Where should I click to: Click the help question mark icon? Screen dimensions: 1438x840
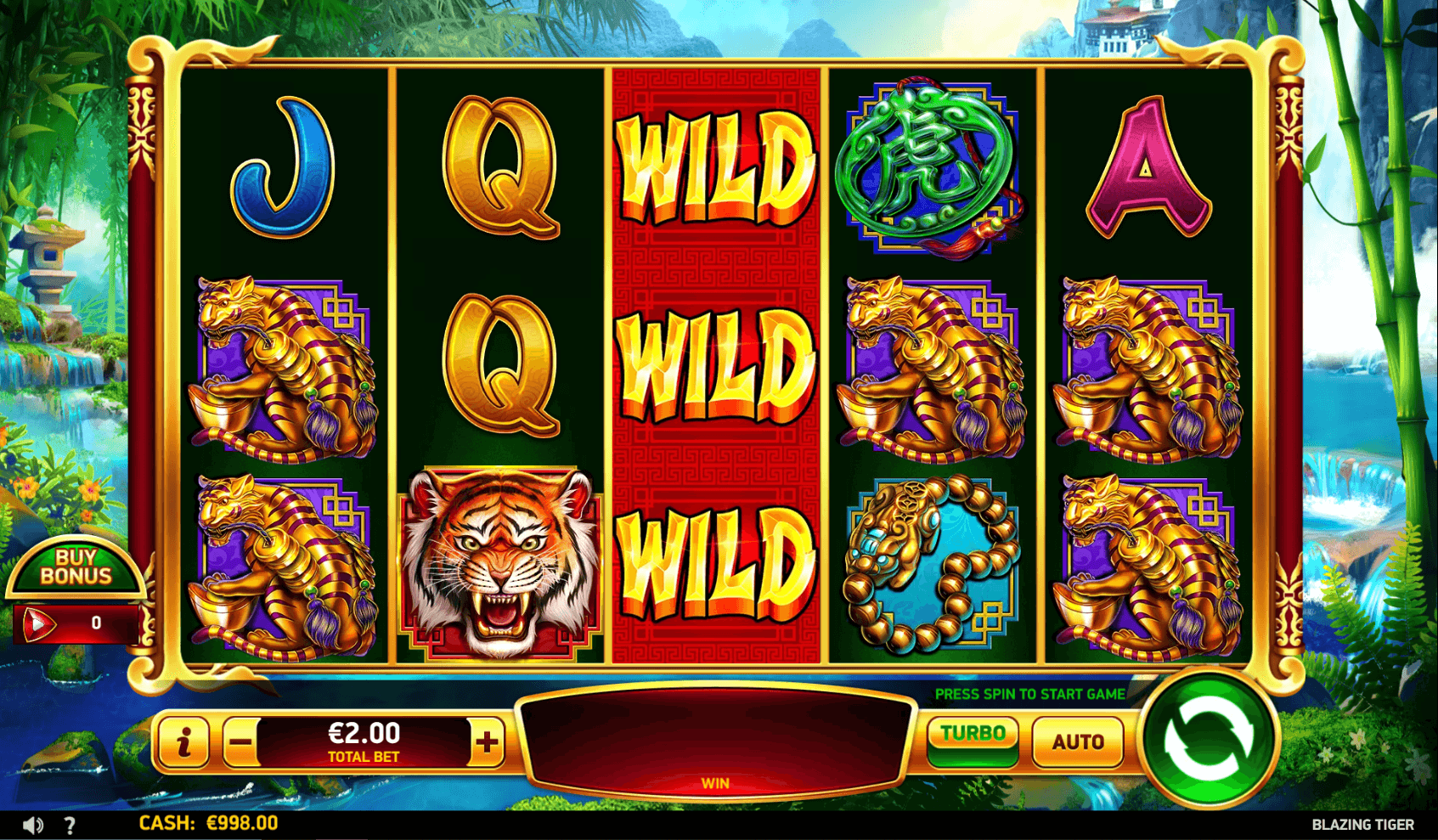(x=70, y=823)
